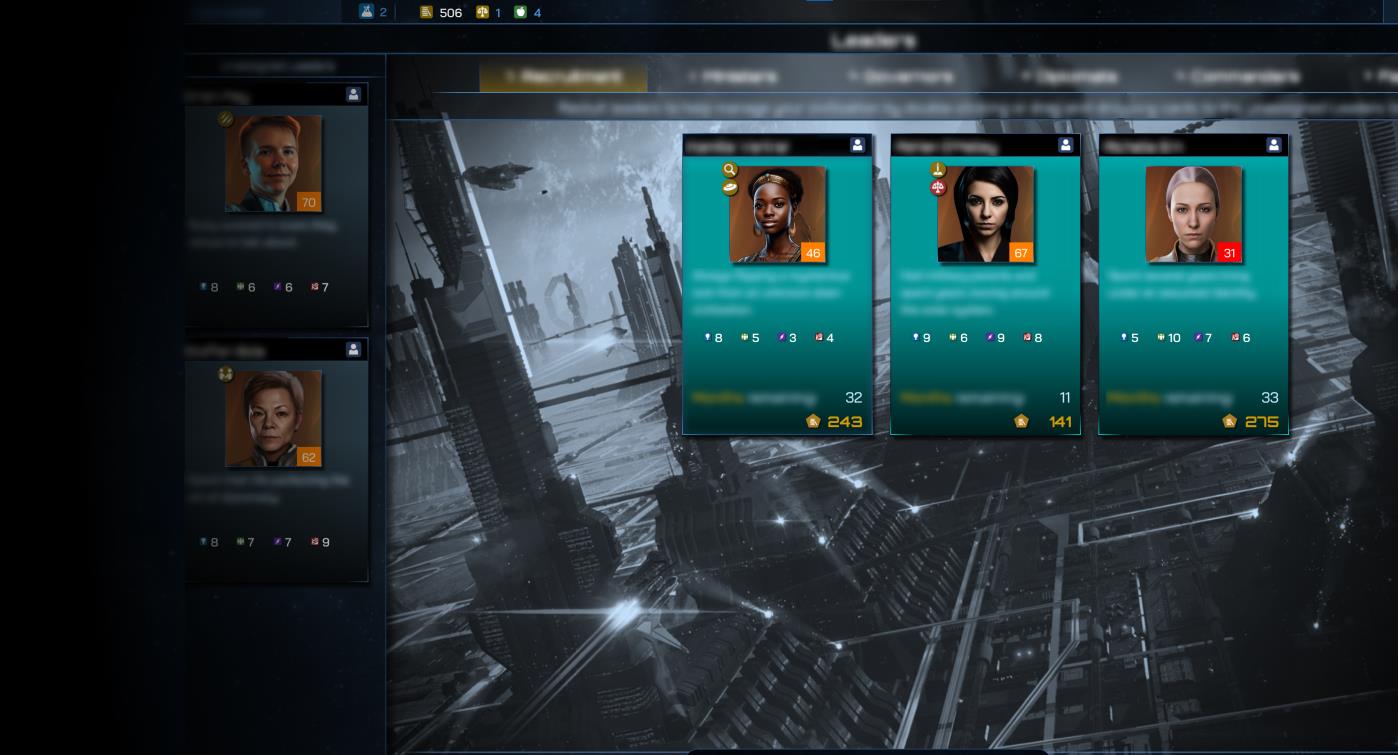The image size is (1398, 755).
Task: Click the magnifying glass trait icon
Action: (x=730, y=171)
